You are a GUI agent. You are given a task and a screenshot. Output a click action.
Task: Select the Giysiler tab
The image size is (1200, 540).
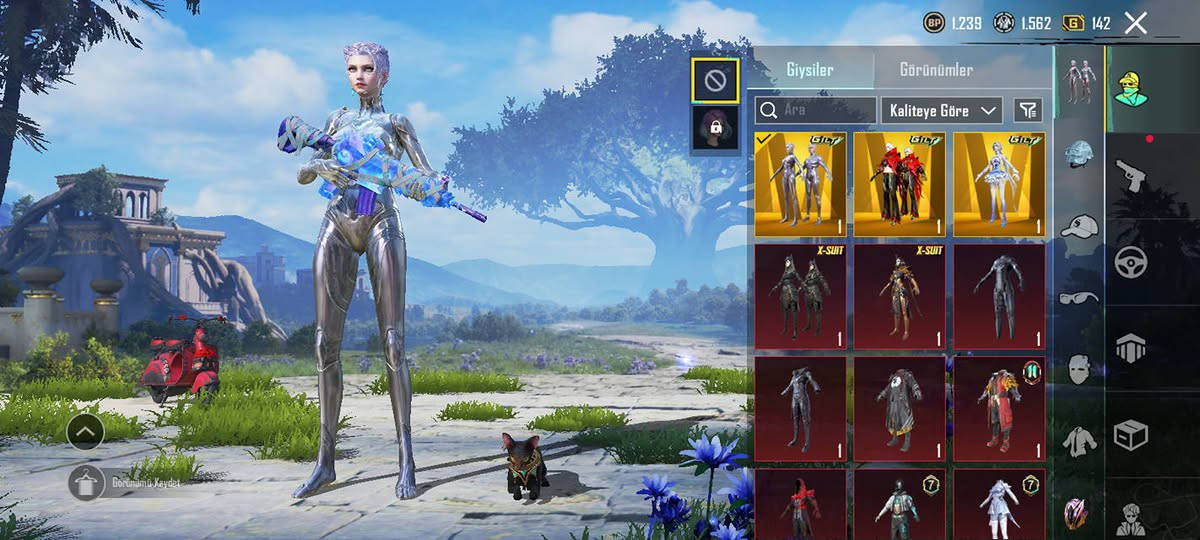point(808,70)
